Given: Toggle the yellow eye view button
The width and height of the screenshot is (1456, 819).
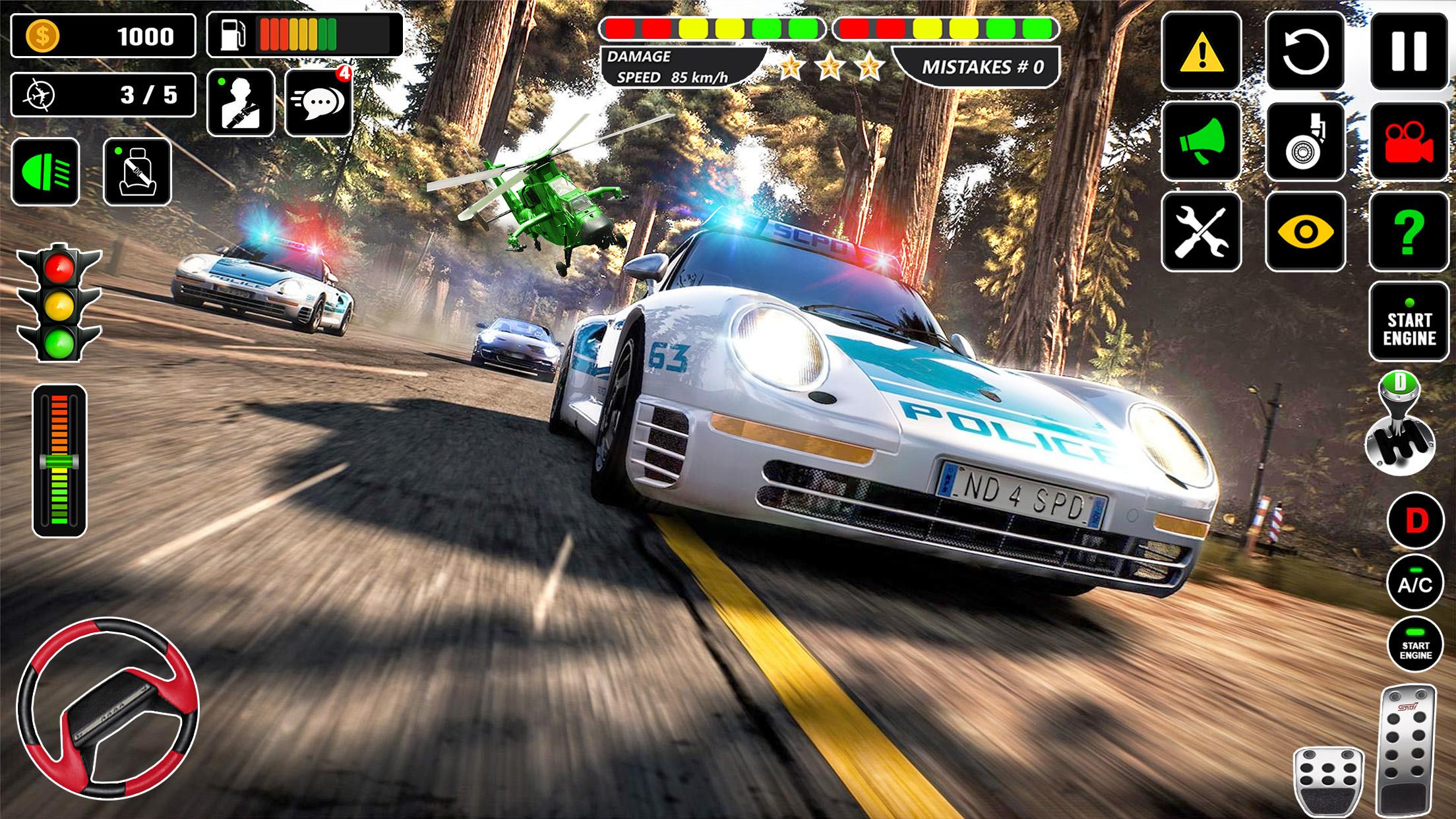Looking at the screenshot, I should (1305, 231).
